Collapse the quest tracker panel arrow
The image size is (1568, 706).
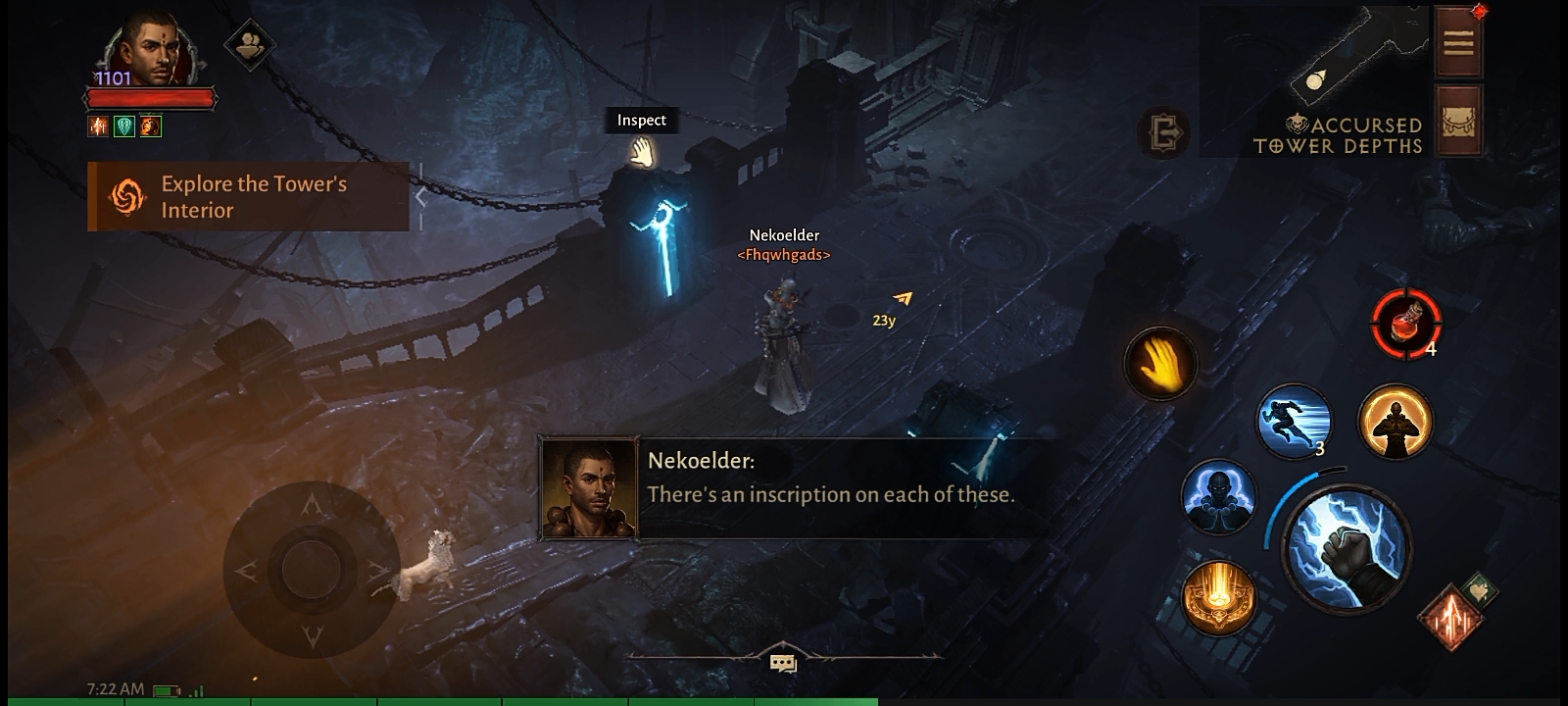coord(420,197)
